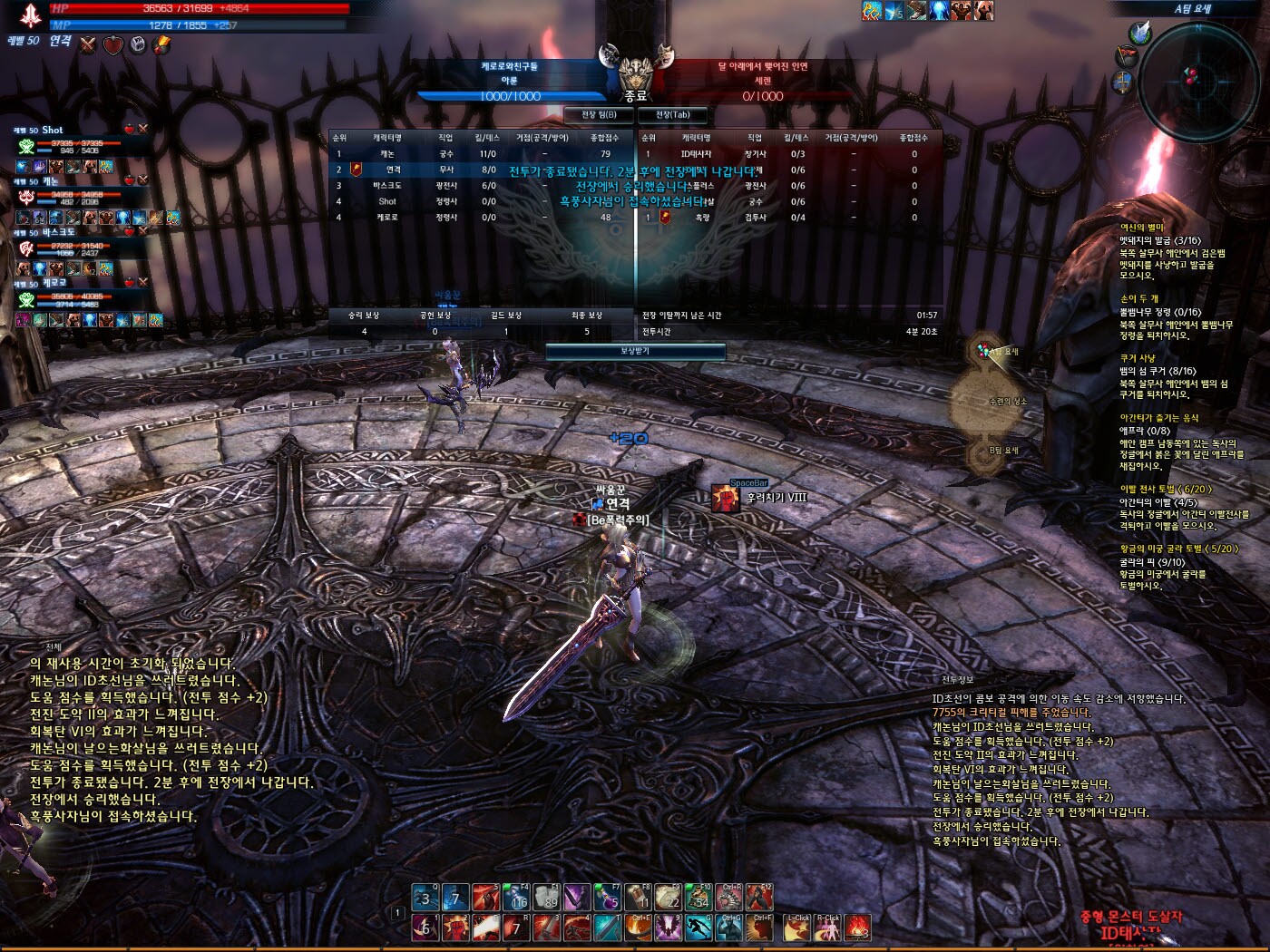The height and width of the screenshot is (952, 1270).
Task: Open the 여신의 별미 quest tracker entry
Action: (1141, 228)
